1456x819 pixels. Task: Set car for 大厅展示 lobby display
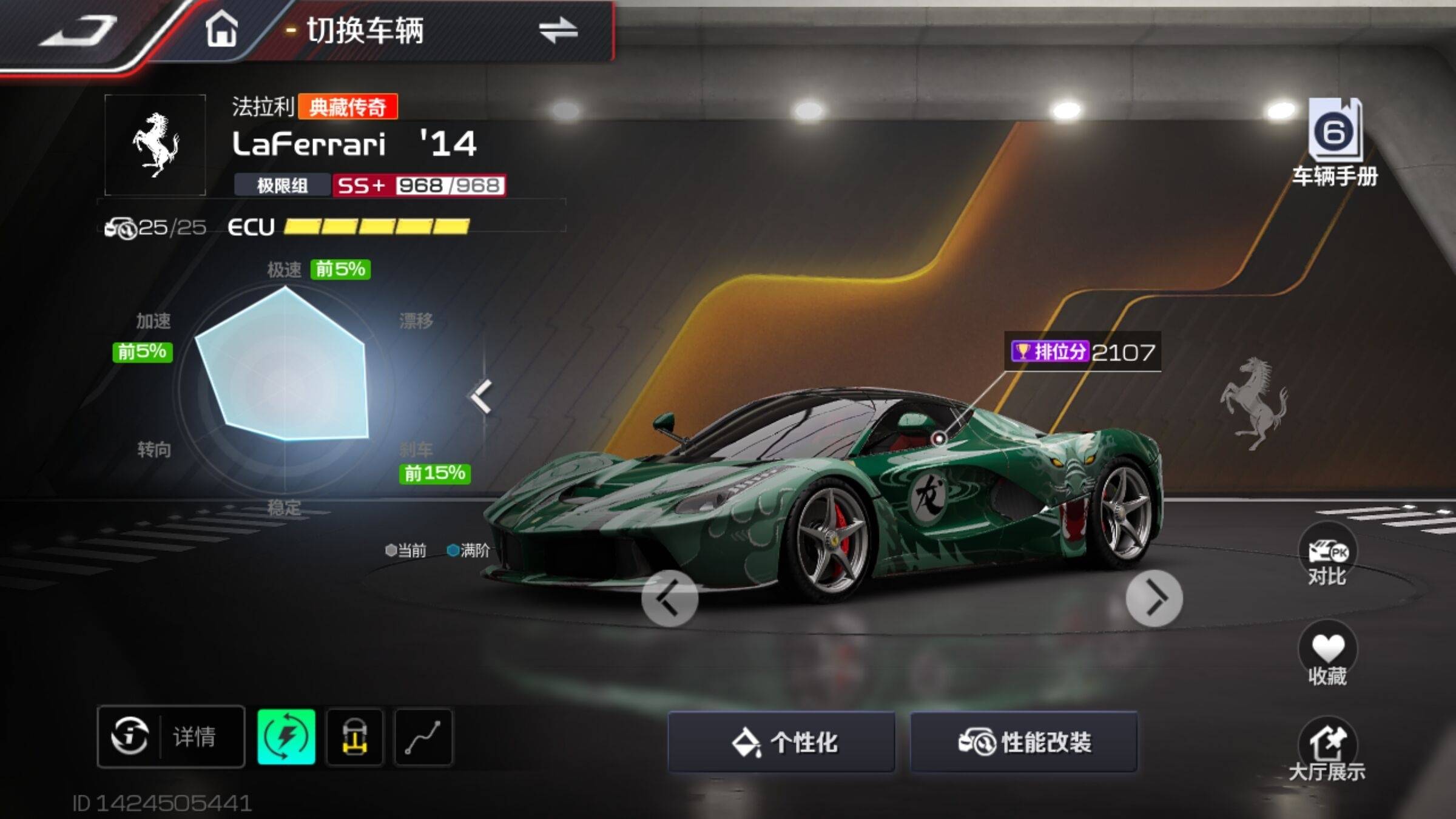click(x=1327, y=749)
